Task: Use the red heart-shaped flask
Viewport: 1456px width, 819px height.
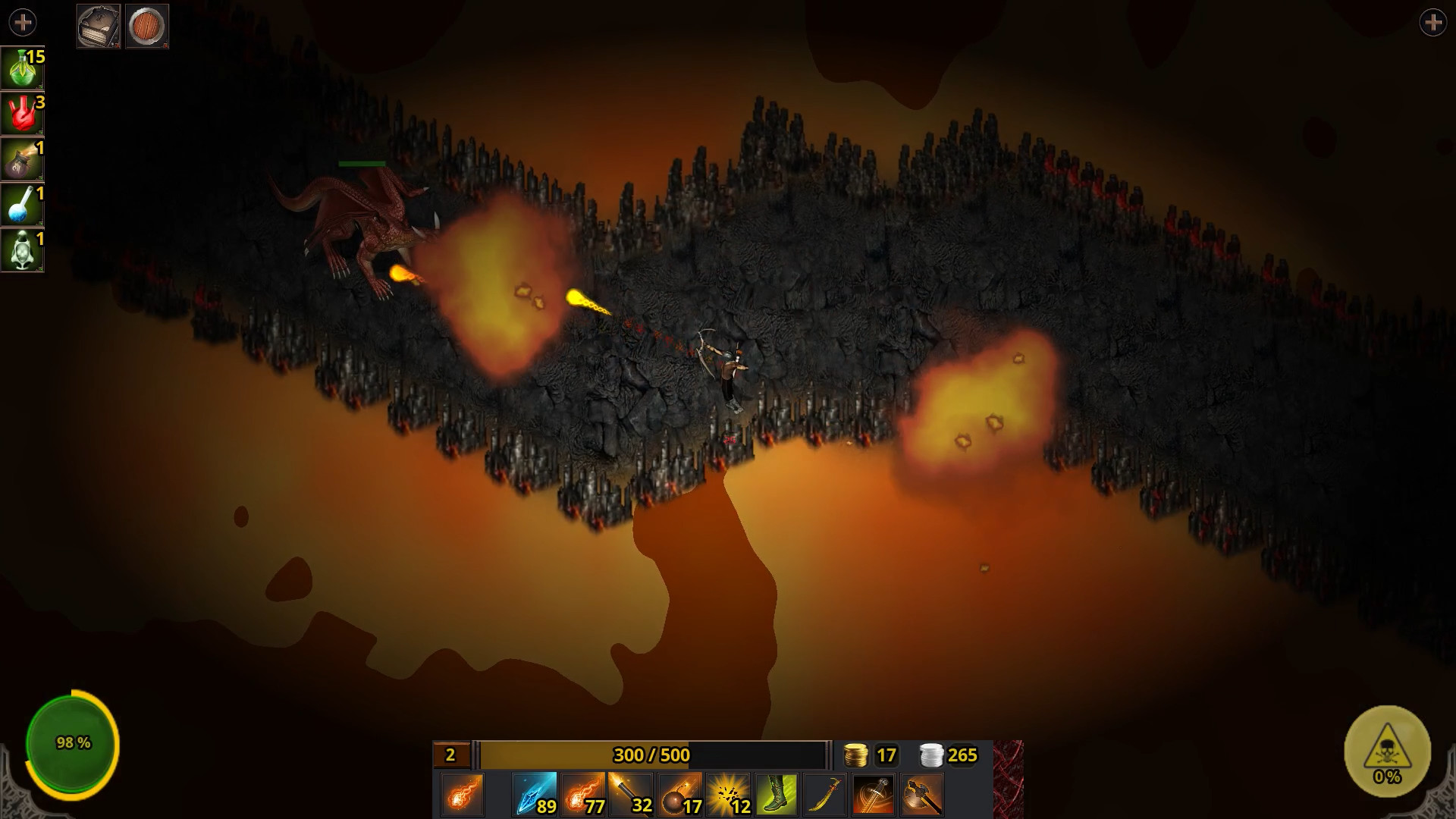Action: (22, 114)
